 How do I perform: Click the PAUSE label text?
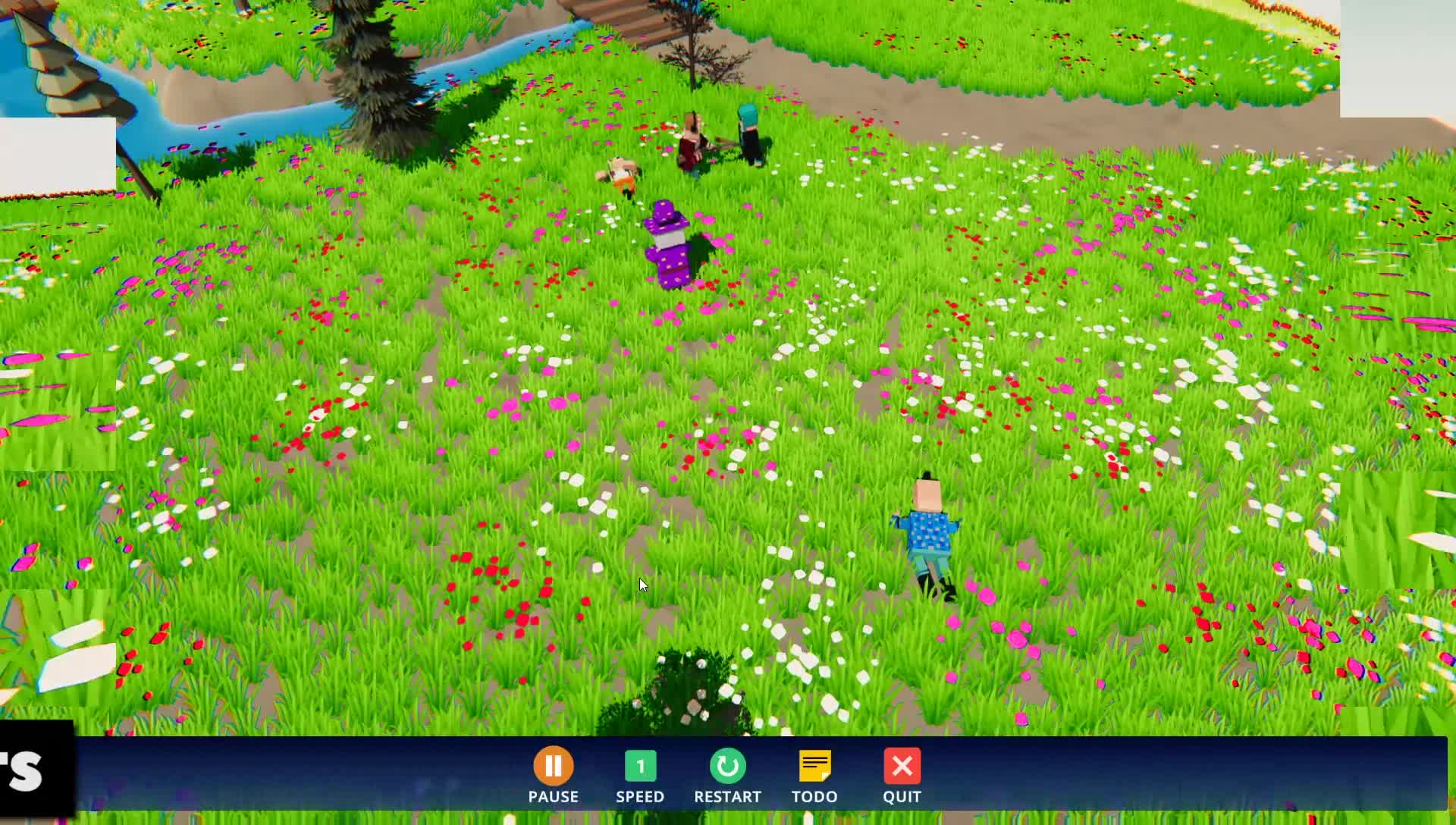click(x=554, y=797)
